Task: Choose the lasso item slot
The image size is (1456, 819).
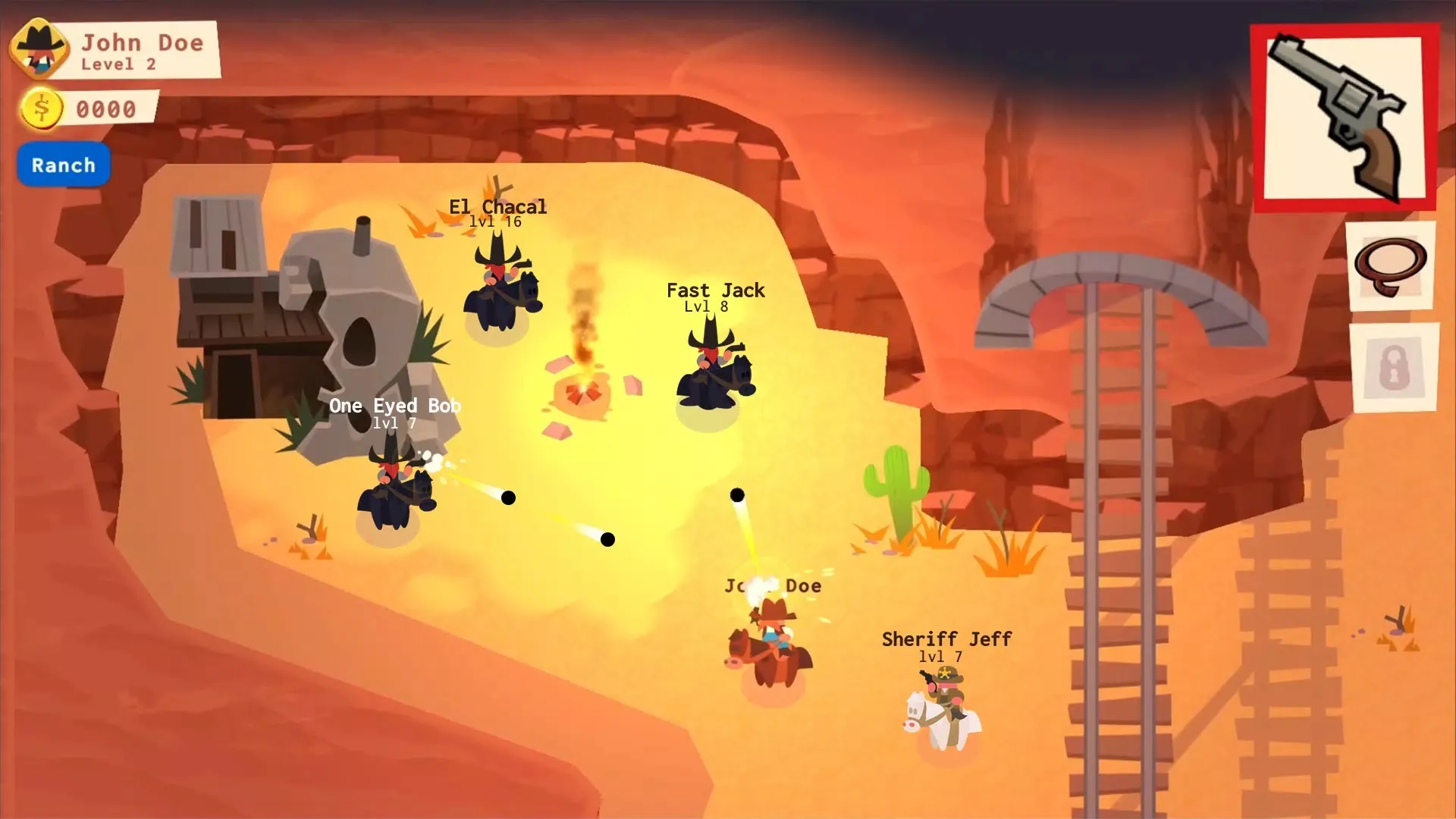Action: pyautogui.click(x=1390, y=265)
